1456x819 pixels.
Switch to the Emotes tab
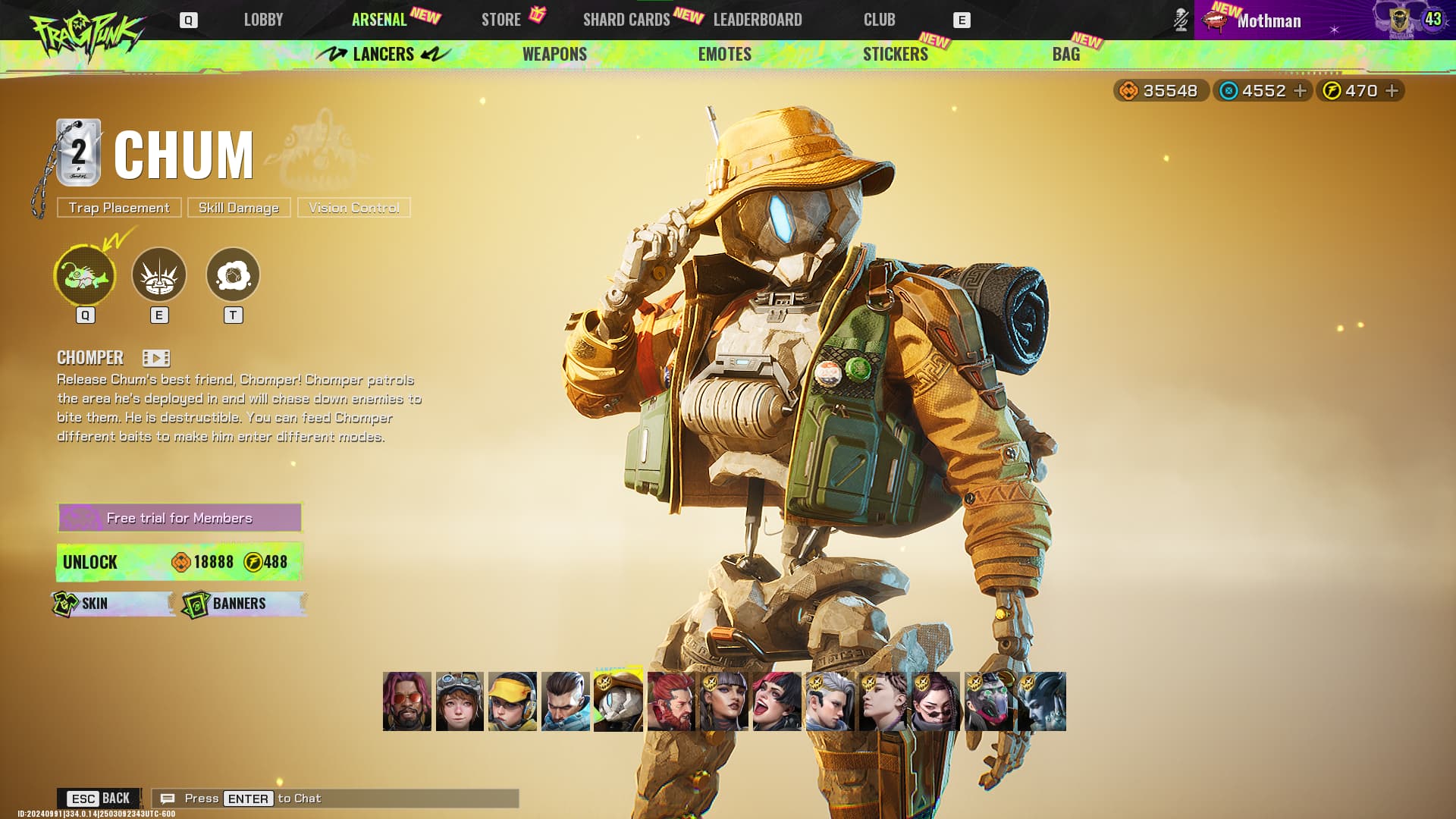(724, 54)
